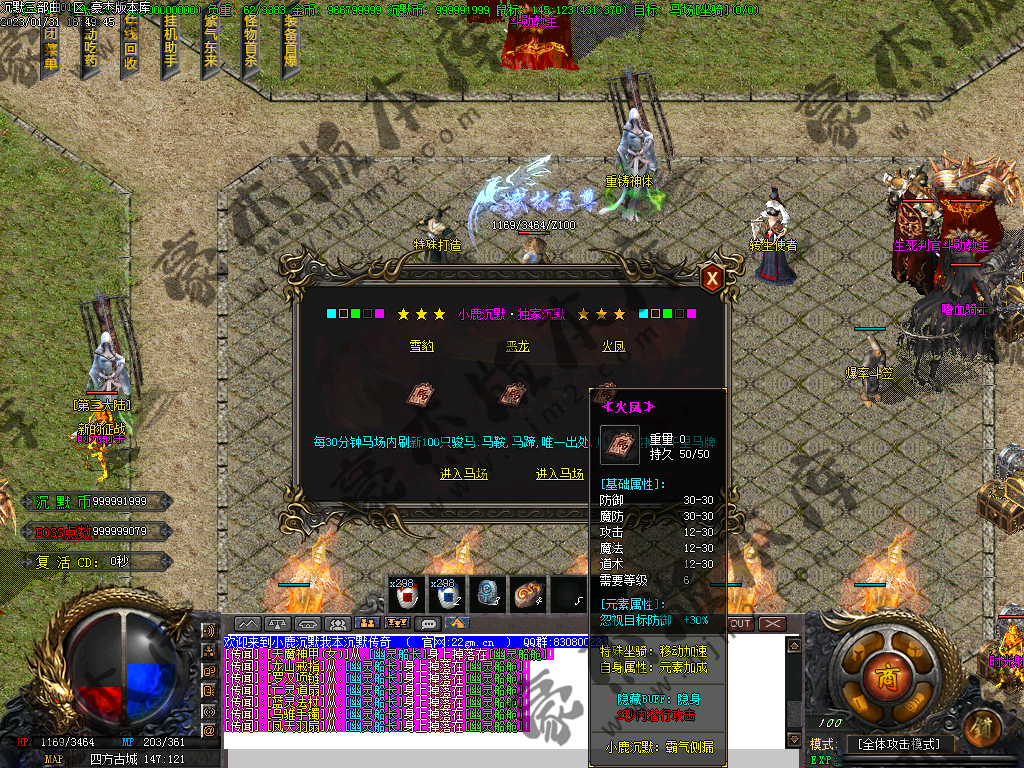The height and width of the screenshot is (768, 1024).
Task: Open the 全体攻击模式 attack mode selector
Action: 900,745
